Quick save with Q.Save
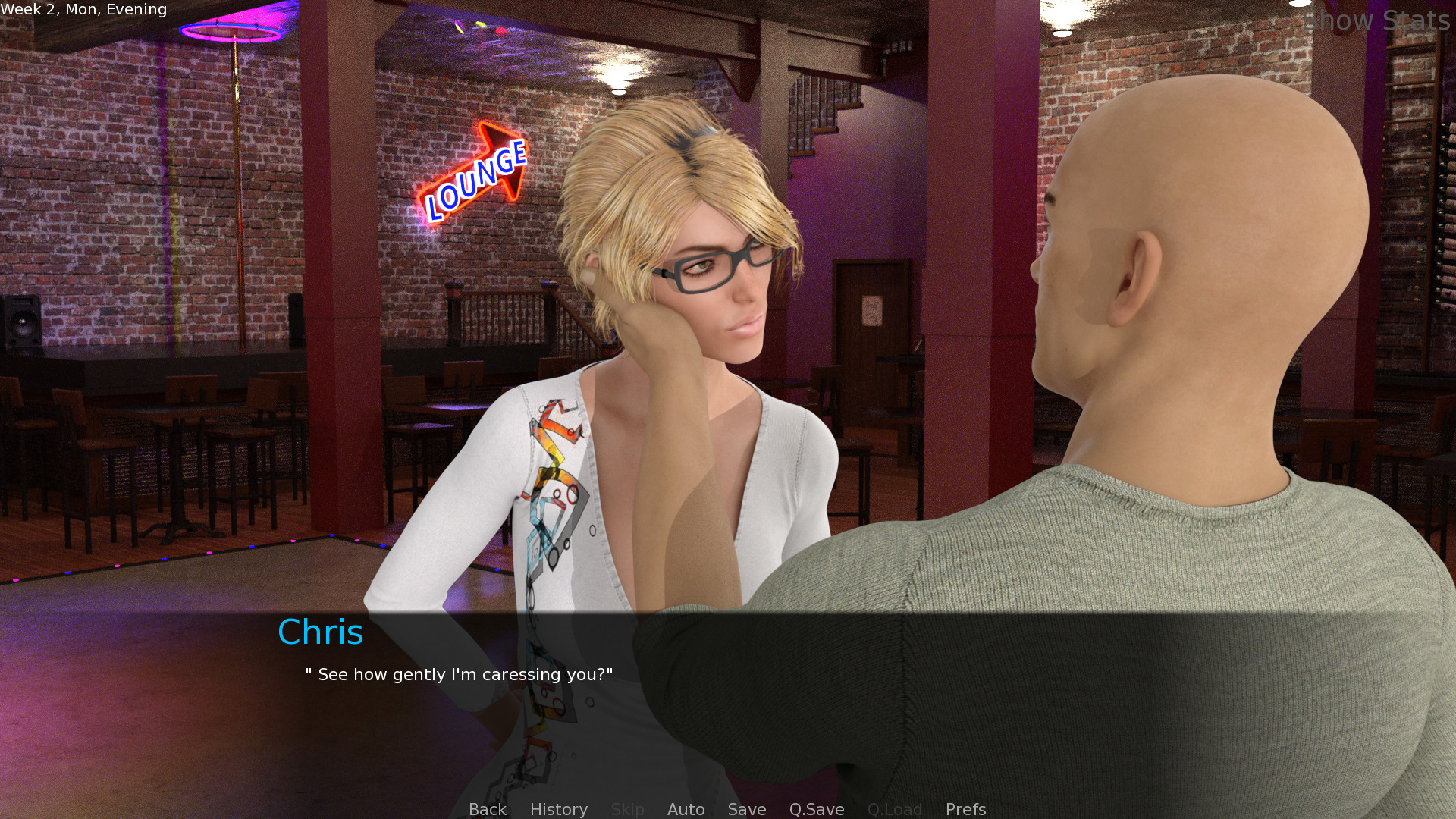Viewport: 1456px width, 819px height. tap(816, 809)
